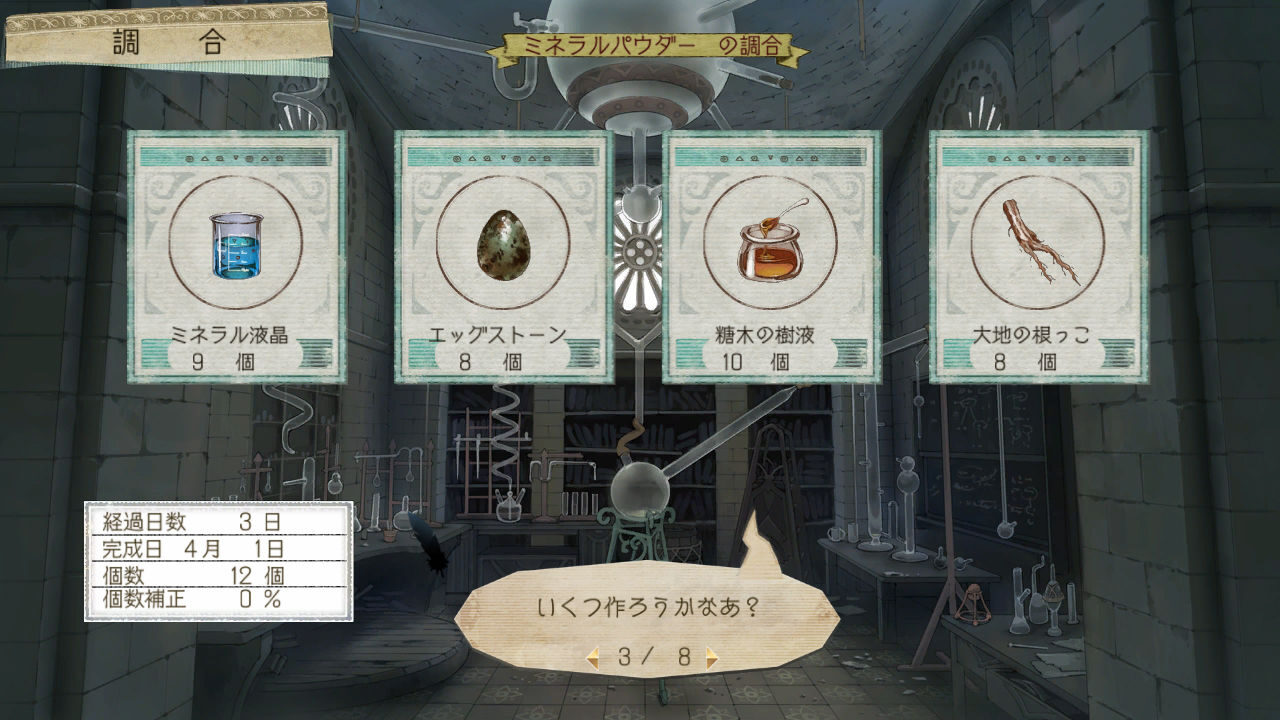Select the 大地の根っこ ingredient card
Screen dimensions: 1280x720
click(x=1037, y=260)
